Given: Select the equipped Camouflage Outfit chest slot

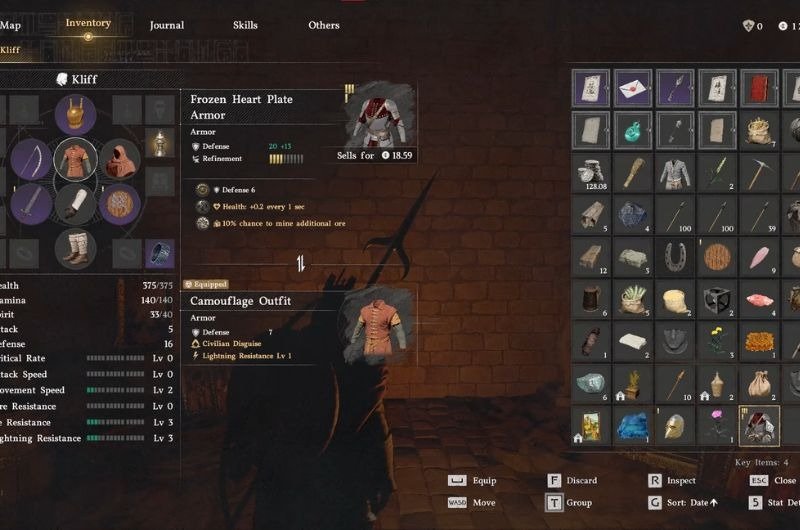Looking at the screenshot, I should coord(75,158).
